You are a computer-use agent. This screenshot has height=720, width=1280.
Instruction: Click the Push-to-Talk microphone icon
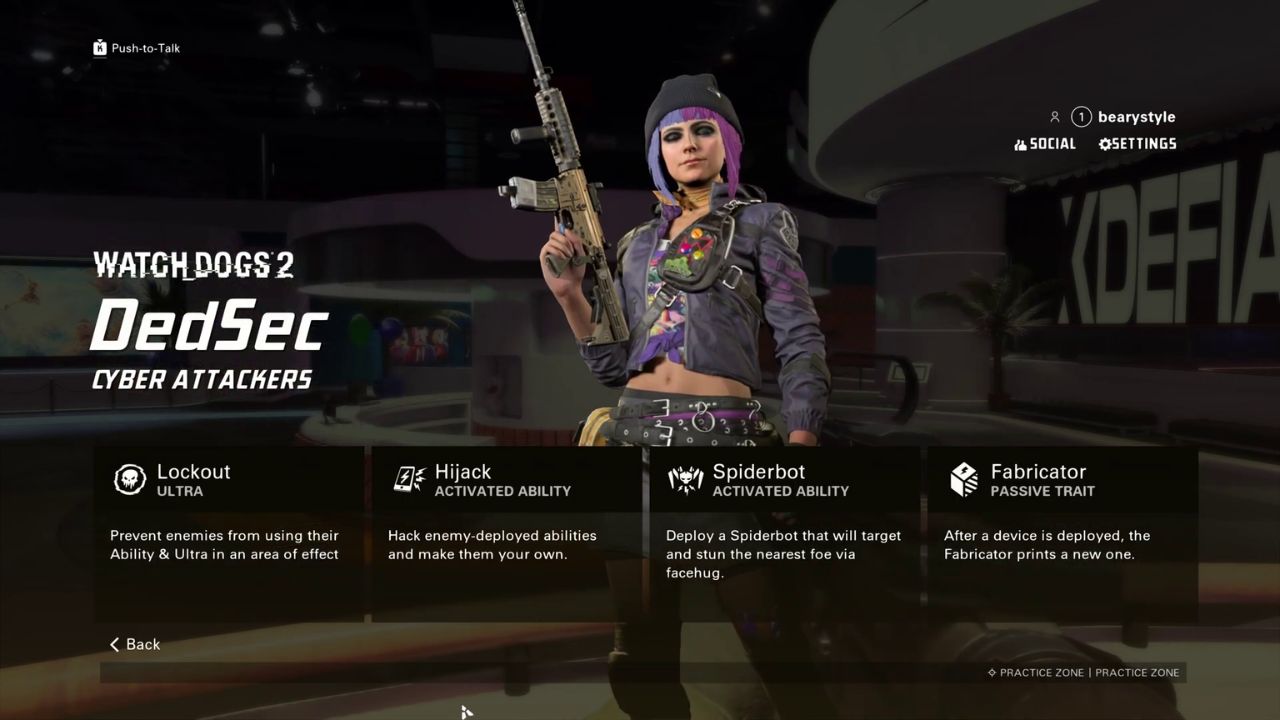99,47
